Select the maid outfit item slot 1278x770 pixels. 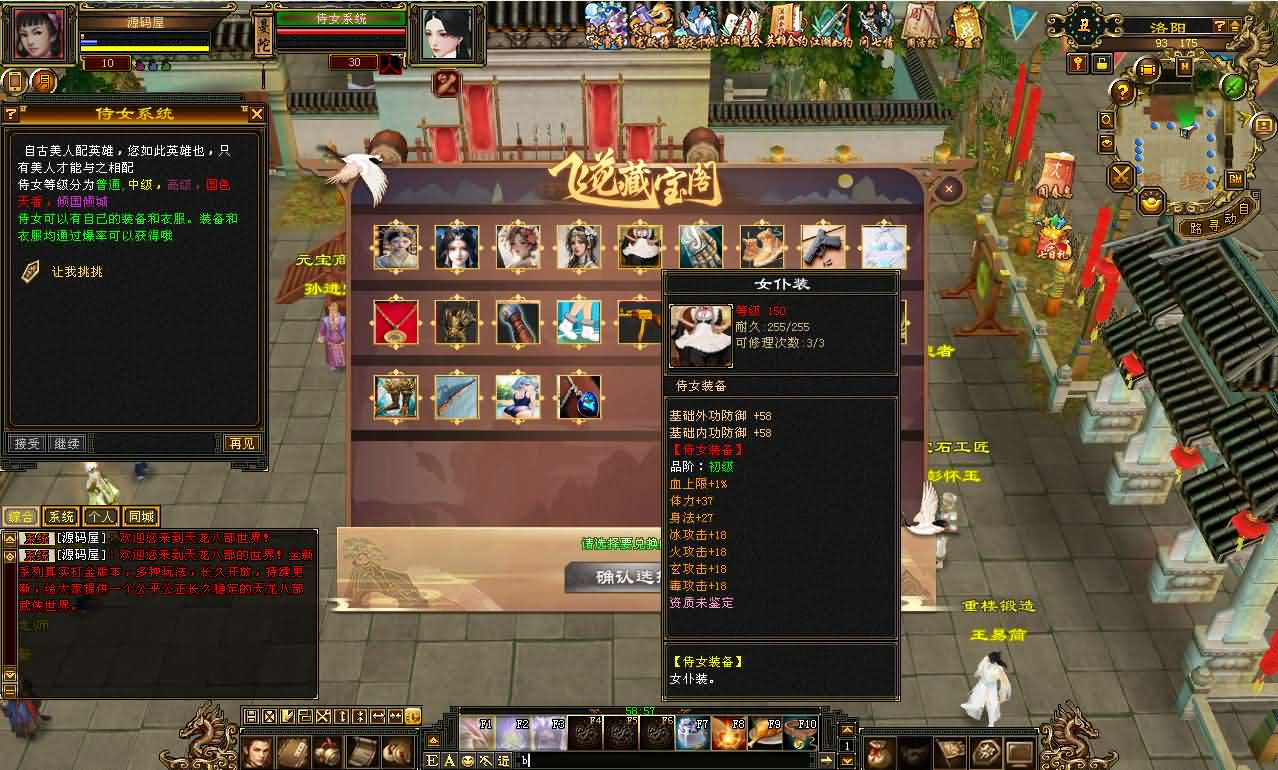click(639, 246)
